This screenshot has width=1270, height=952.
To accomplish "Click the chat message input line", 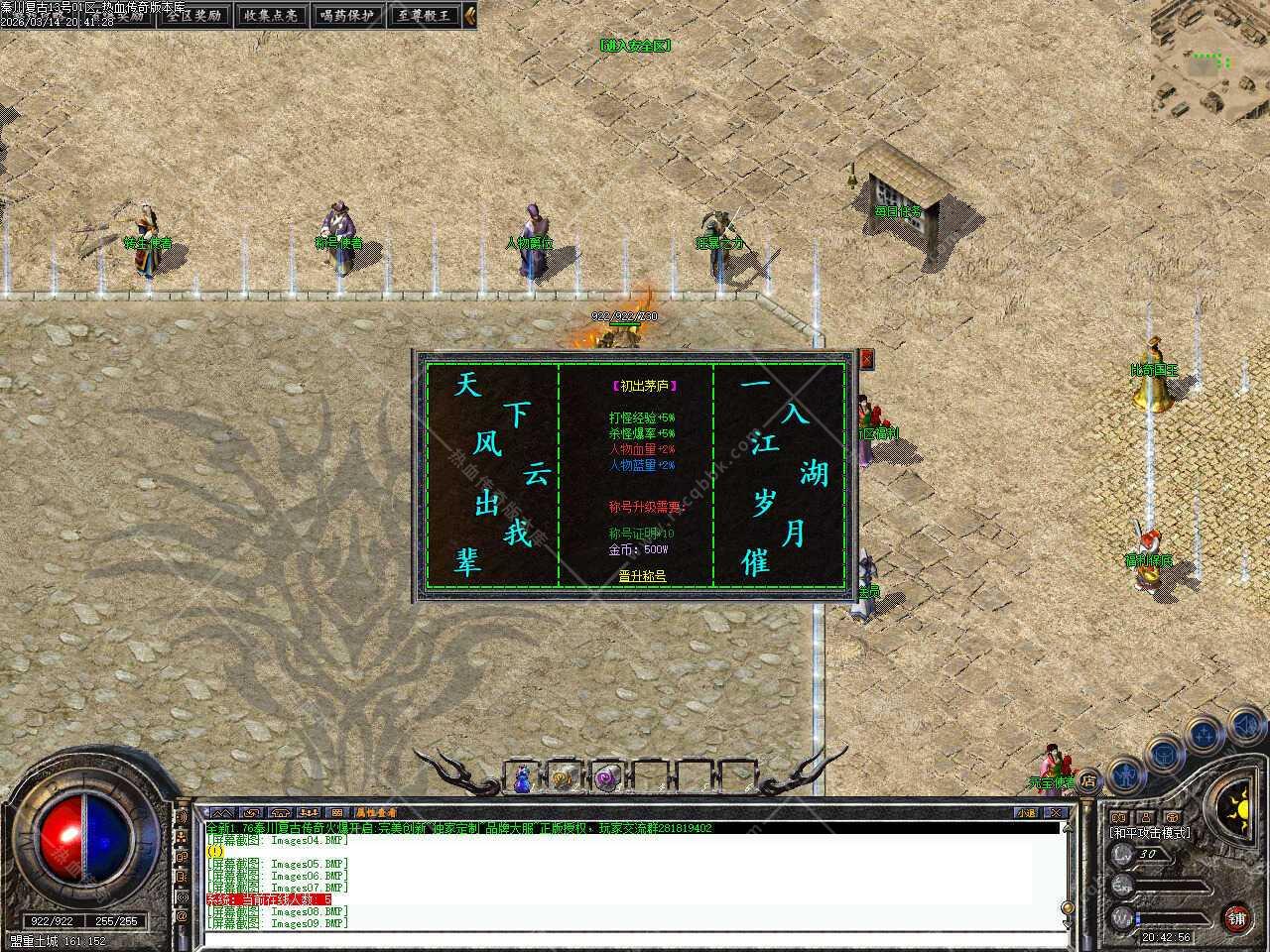I will pyautogui.click(x=635, y=937).
